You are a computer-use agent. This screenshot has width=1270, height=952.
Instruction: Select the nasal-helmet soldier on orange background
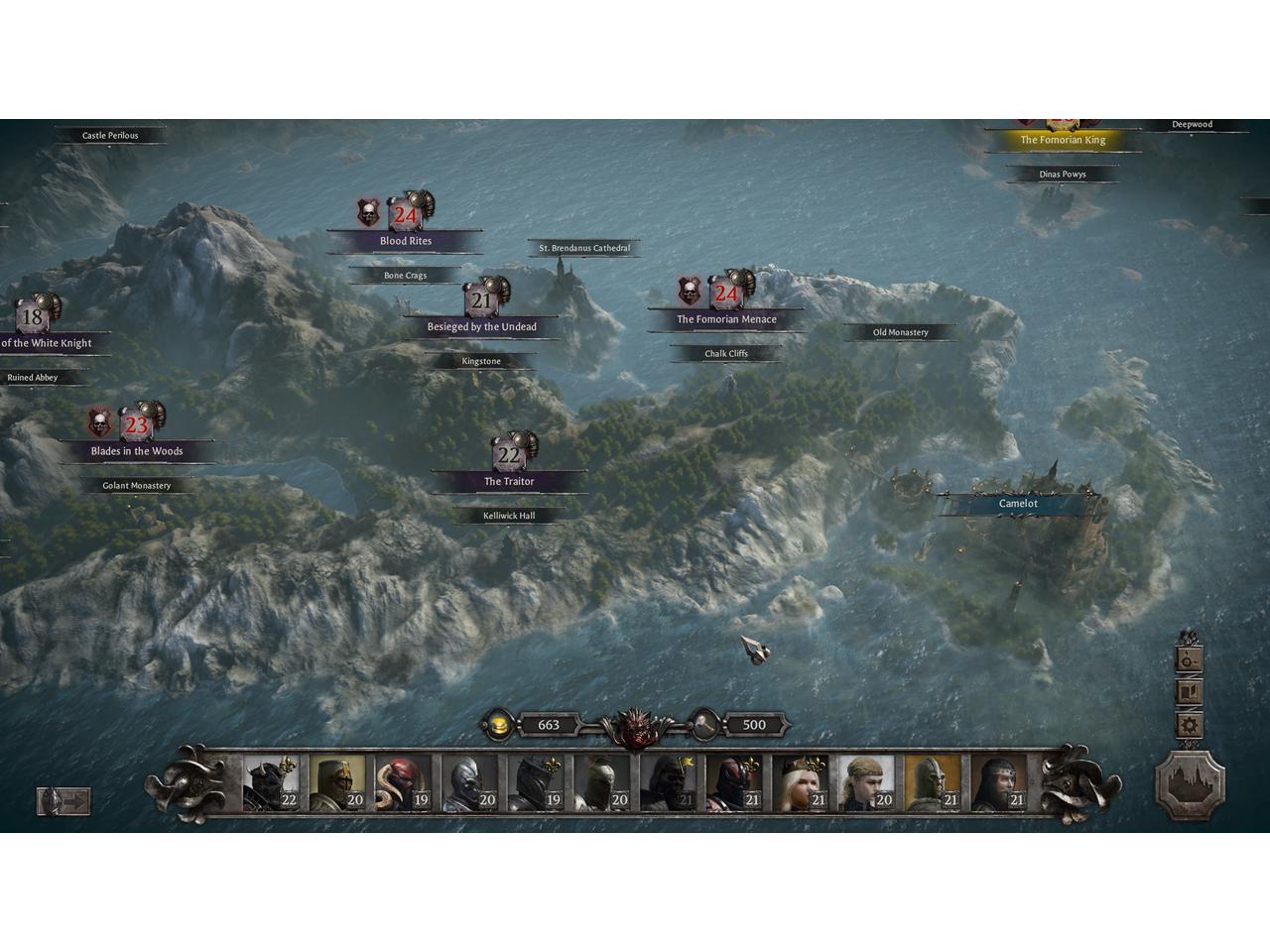click(x=933, y=783)
